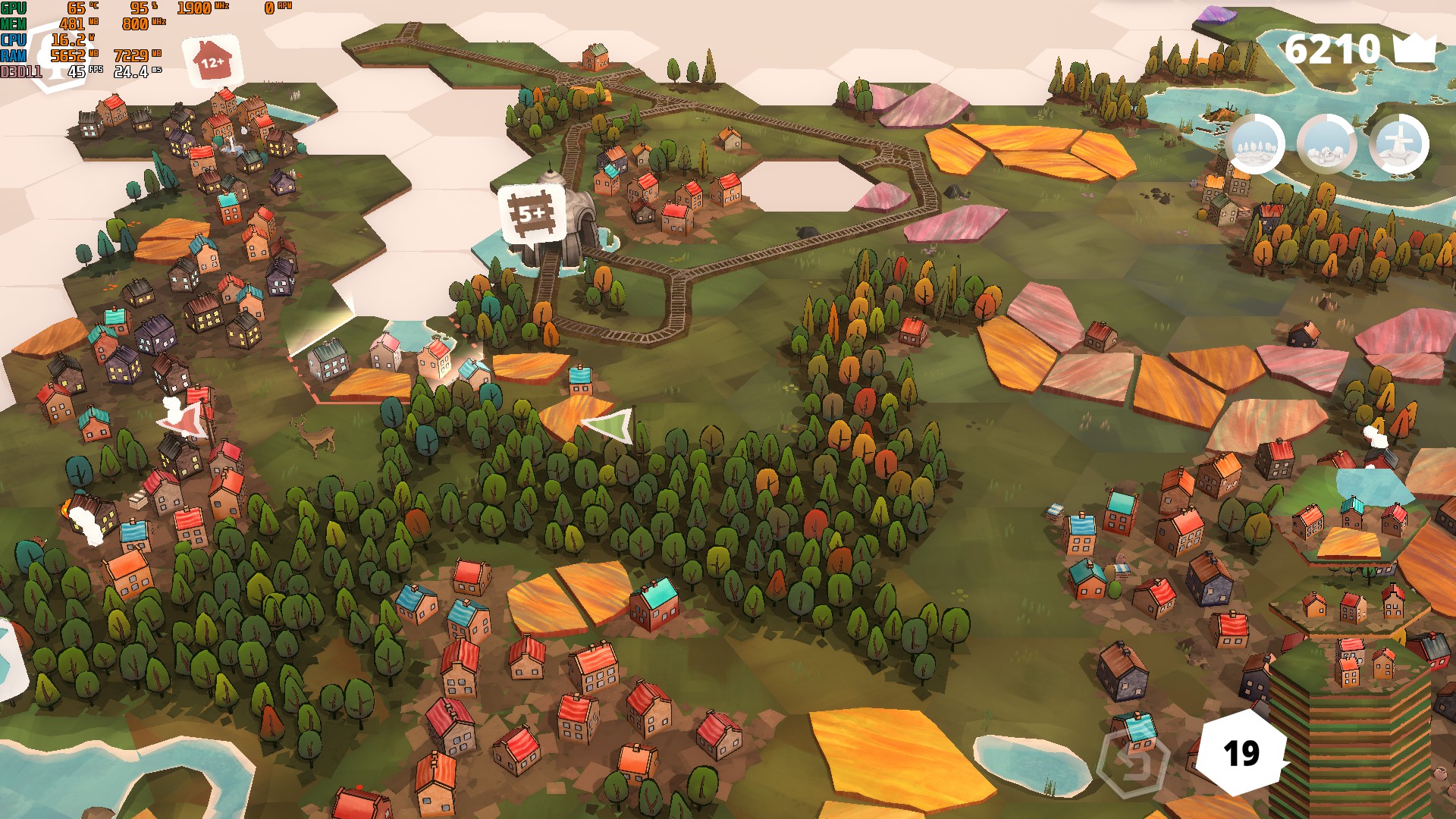The width and height of the screenshot is (1456, 819).
Task: Click the red quest flag marker
Action: pos(184,419)
